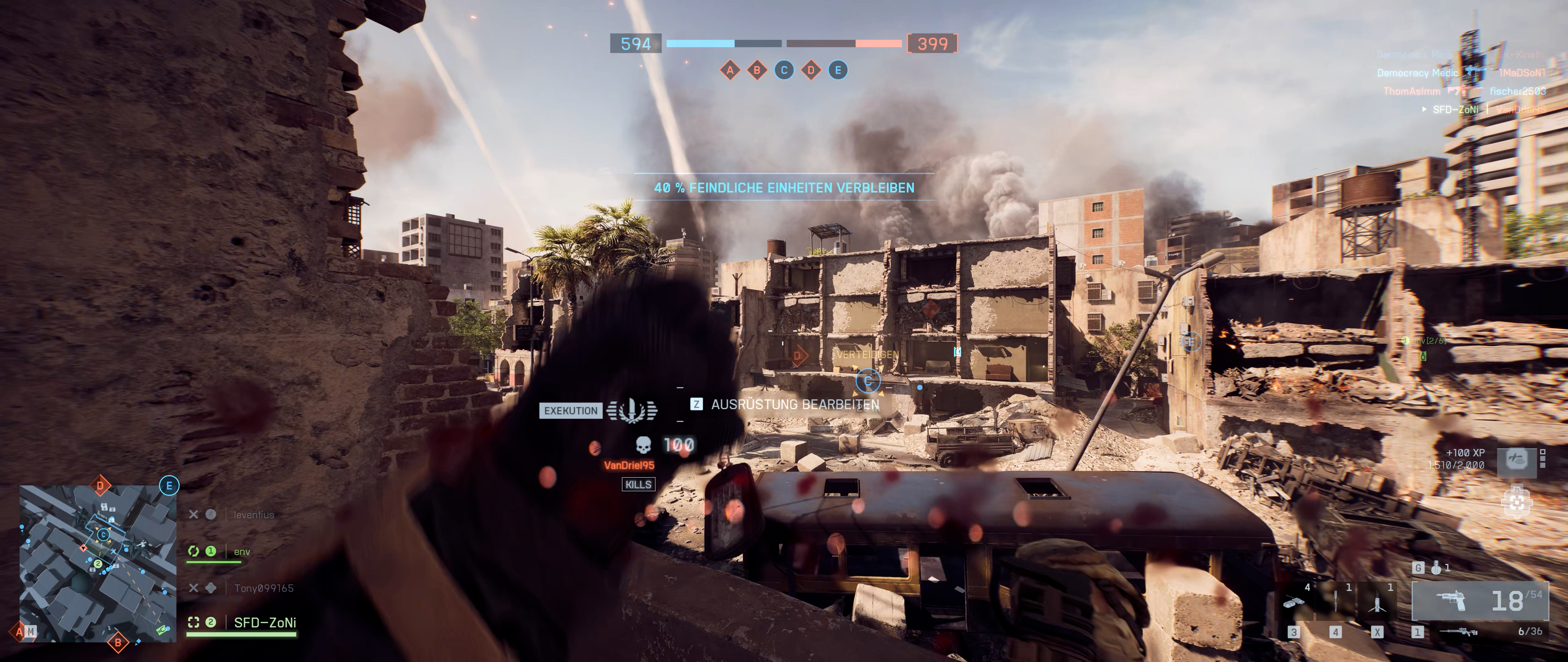The height and width of the screenshot is (662, 1568).
Task: Select own player row SFD-ZoNi
Action: [265, 622]
